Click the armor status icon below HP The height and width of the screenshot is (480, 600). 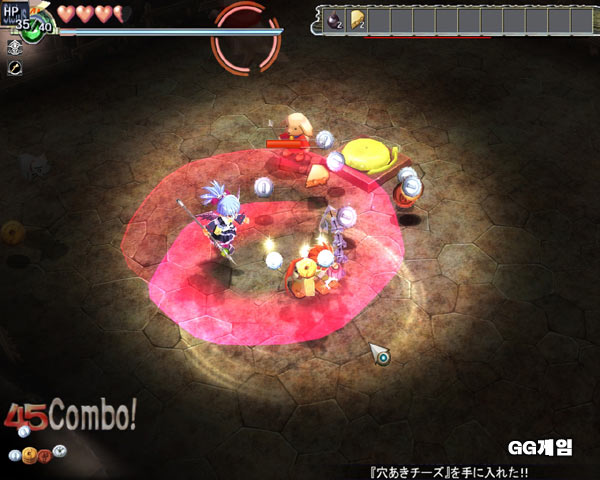(15, 48)
